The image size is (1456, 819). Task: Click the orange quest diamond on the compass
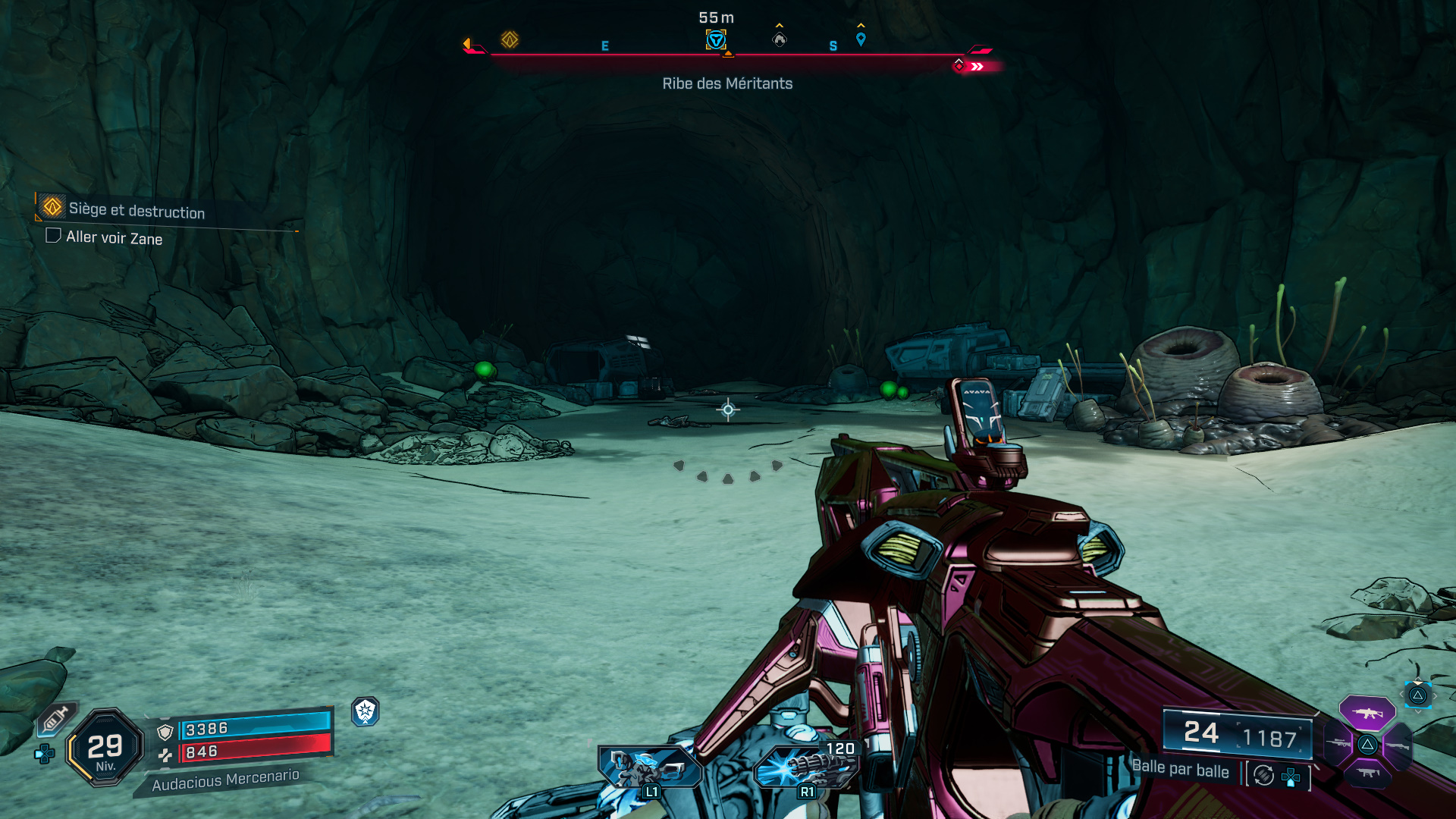(x=510, y=39)
